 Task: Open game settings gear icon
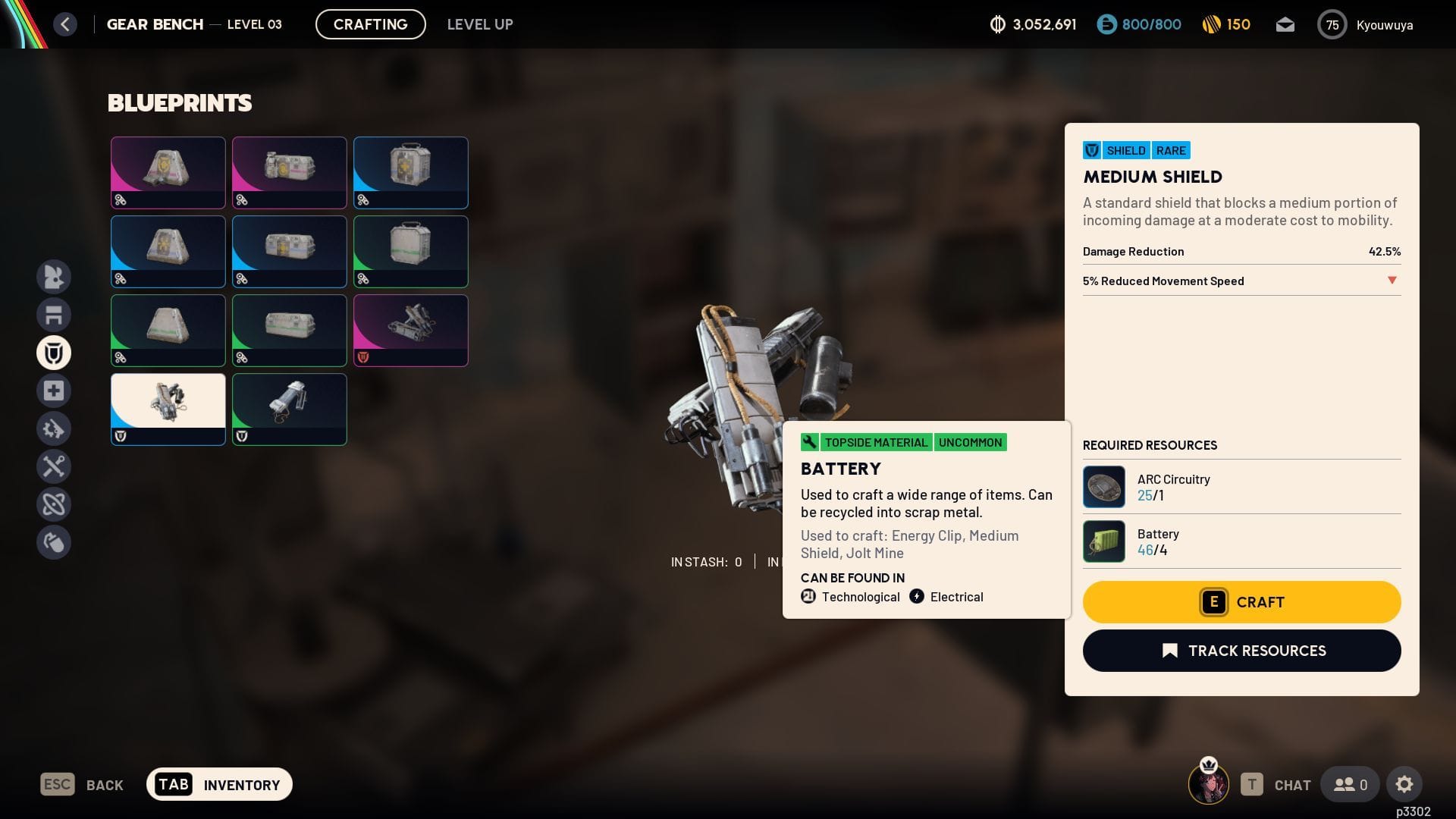[x=1404, y=784]
